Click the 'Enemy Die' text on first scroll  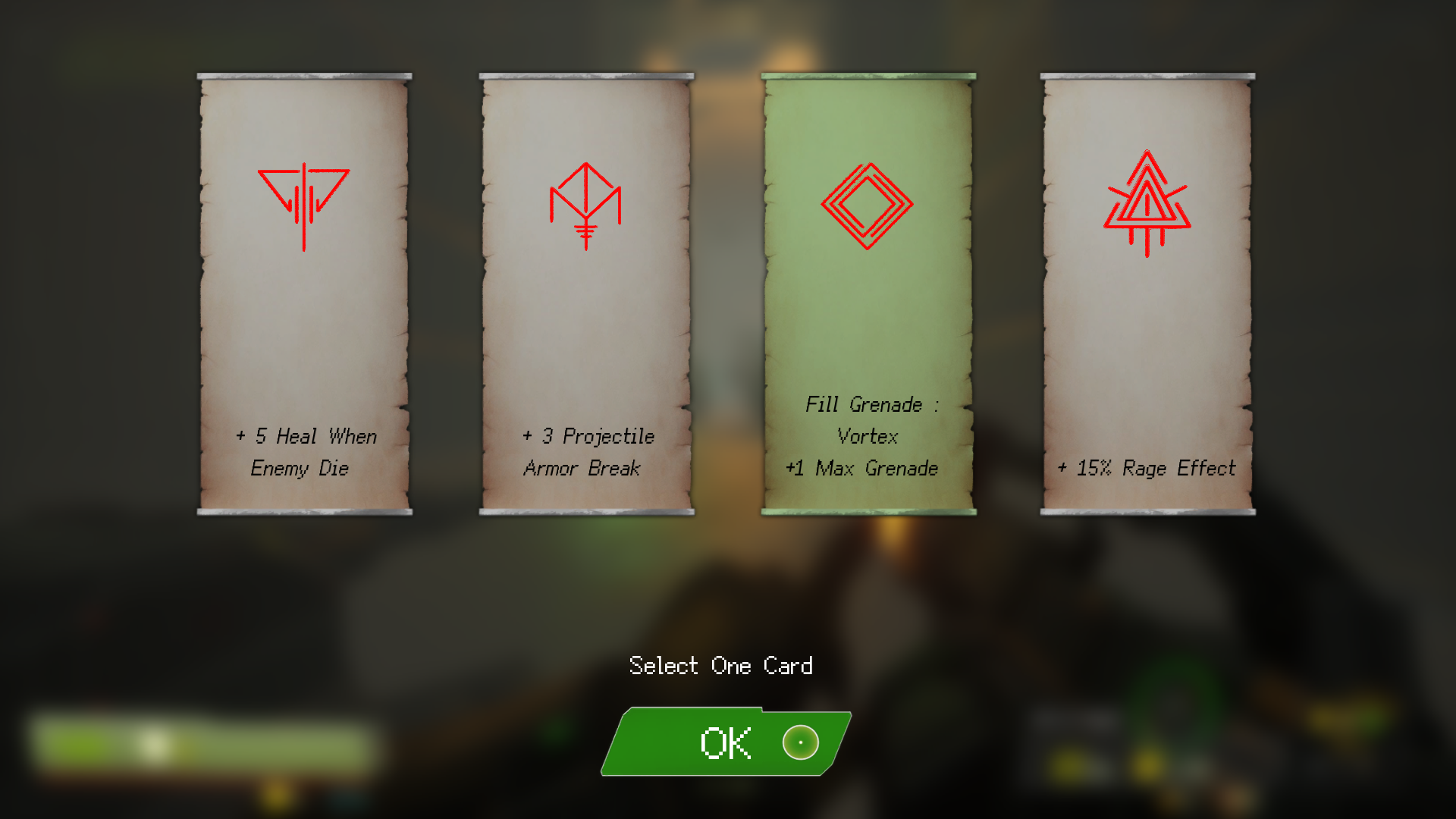300,469
